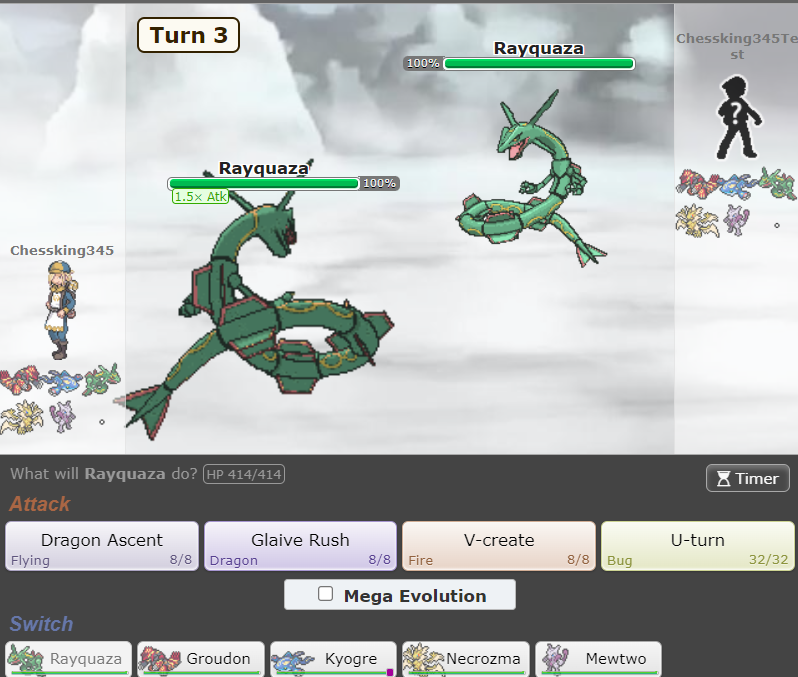Start the battle Timer
The height and width of the screenshot is (677, 798).
coord(747,478)
